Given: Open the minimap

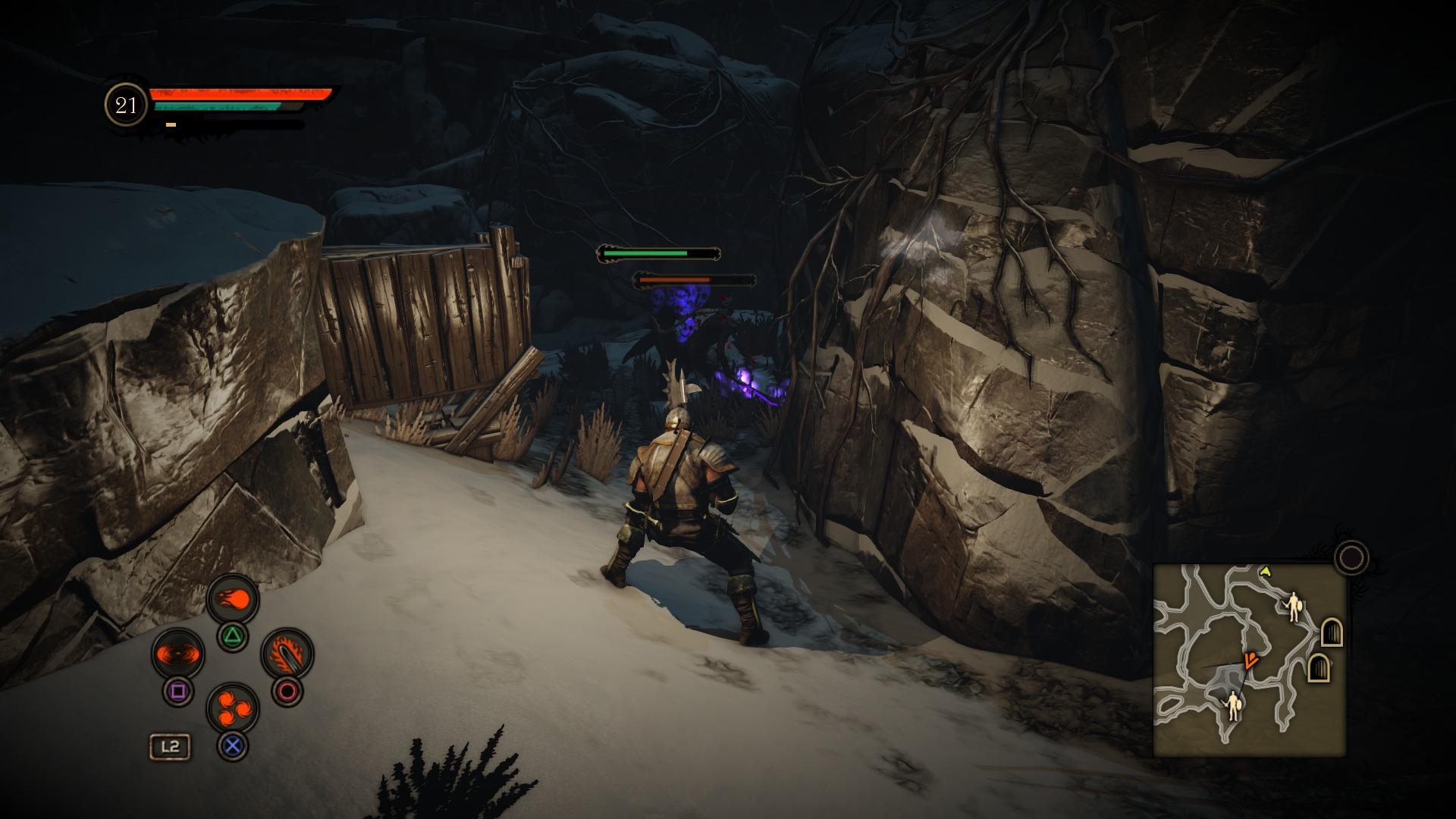Looking at the screenshot, I should (x=1249, y=660).
